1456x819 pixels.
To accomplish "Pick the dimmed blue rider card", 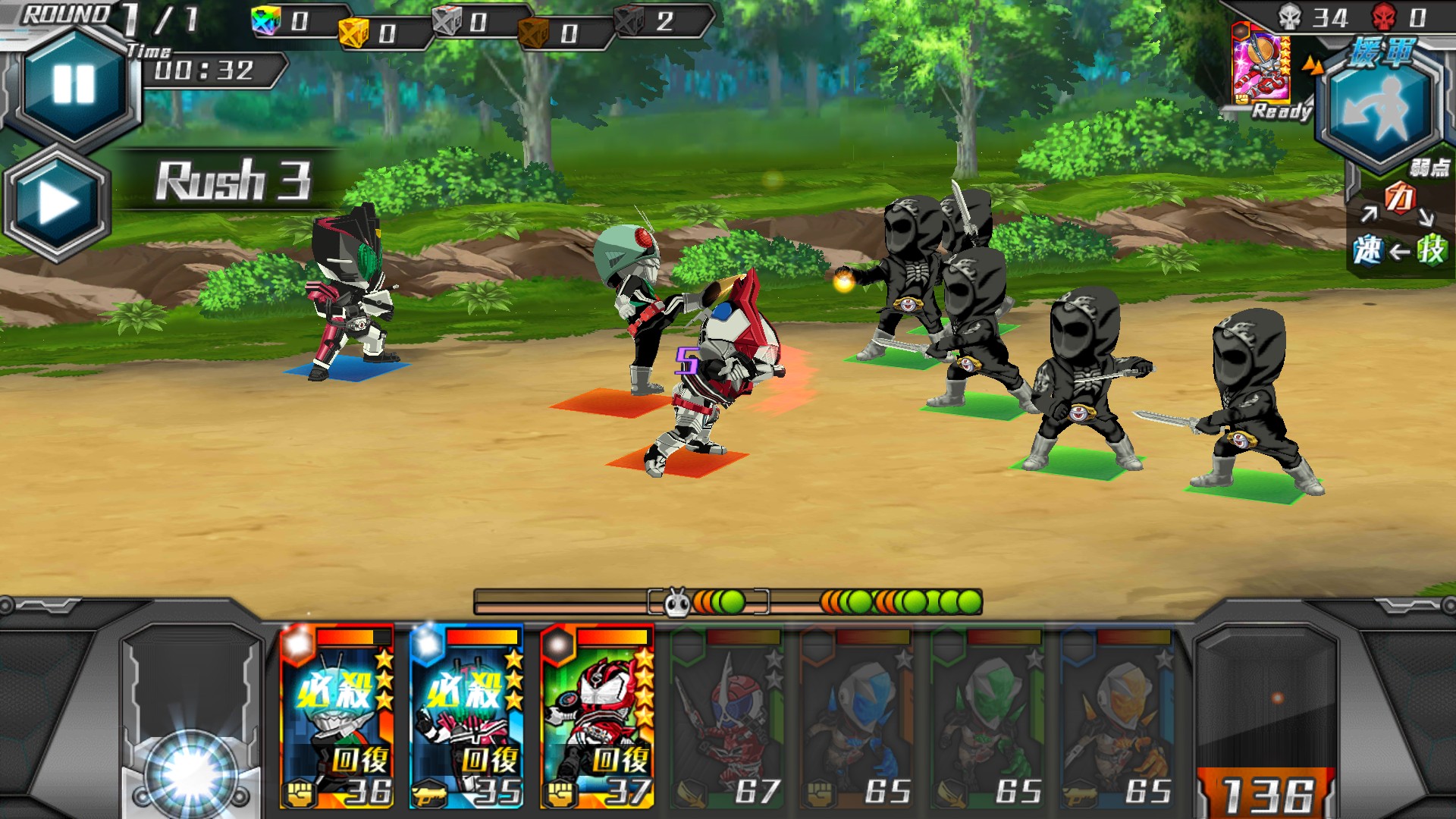I will (x=857, y=717).
